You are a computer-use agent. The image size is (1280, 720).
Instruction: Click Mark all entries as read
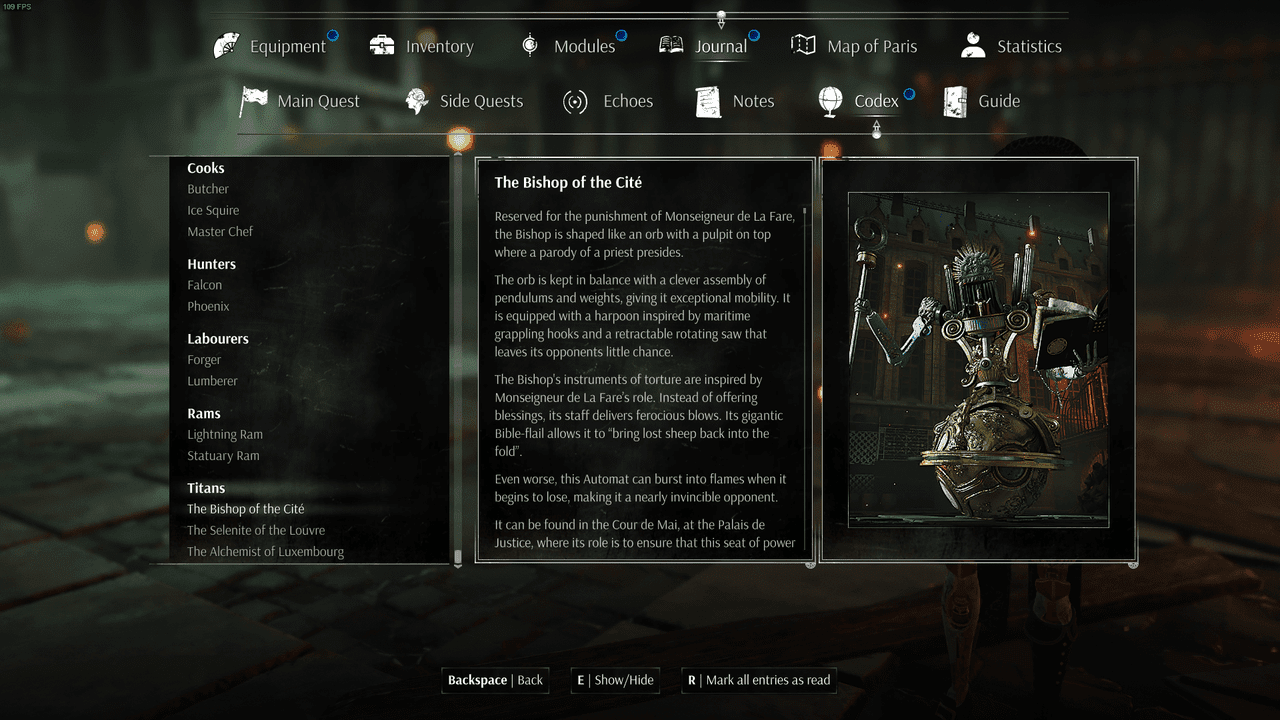[758, 680]
